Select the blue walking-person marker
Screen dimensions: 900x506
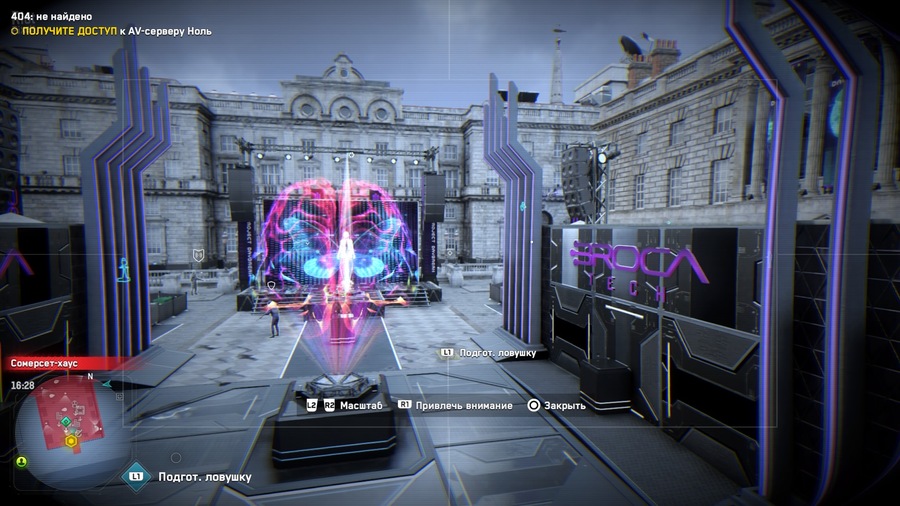pyautogui.click(x=125, y=268)
